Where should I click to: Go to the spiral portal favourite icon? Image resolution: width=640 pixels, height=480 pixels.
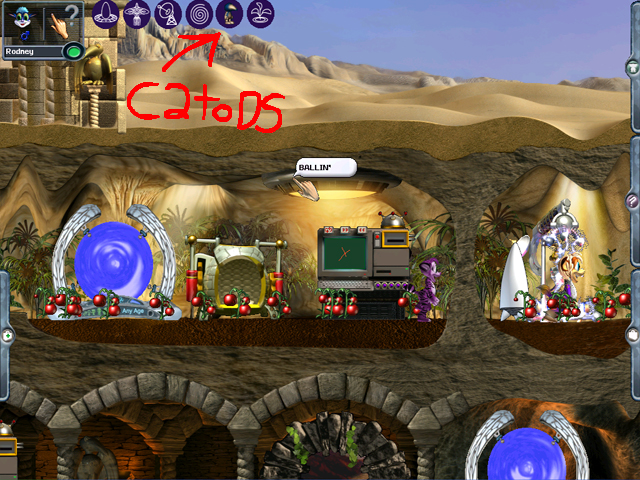point(200,14)
